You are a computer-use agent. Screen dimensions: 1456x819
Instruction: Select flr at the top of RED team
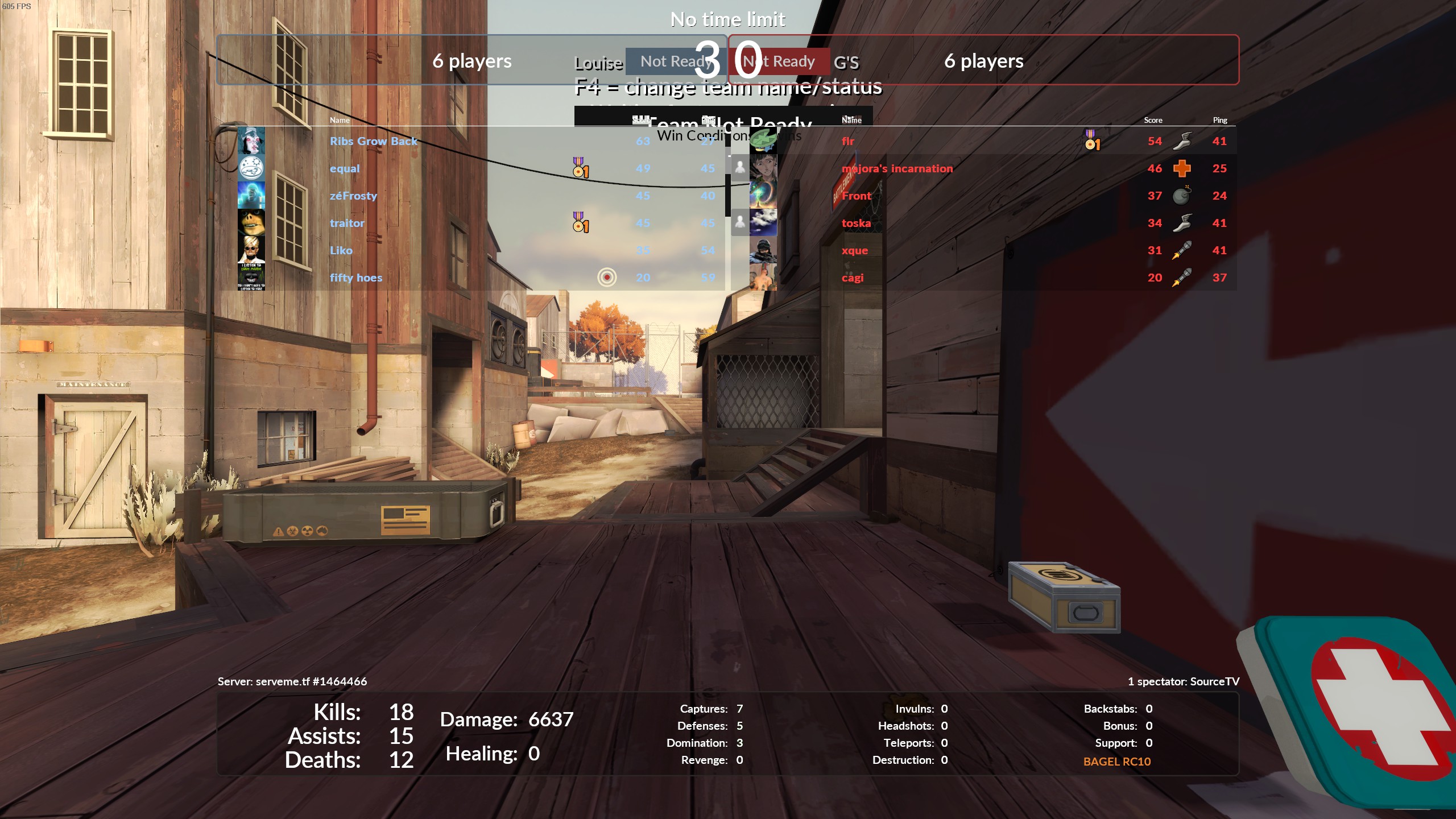click(848, 141)
